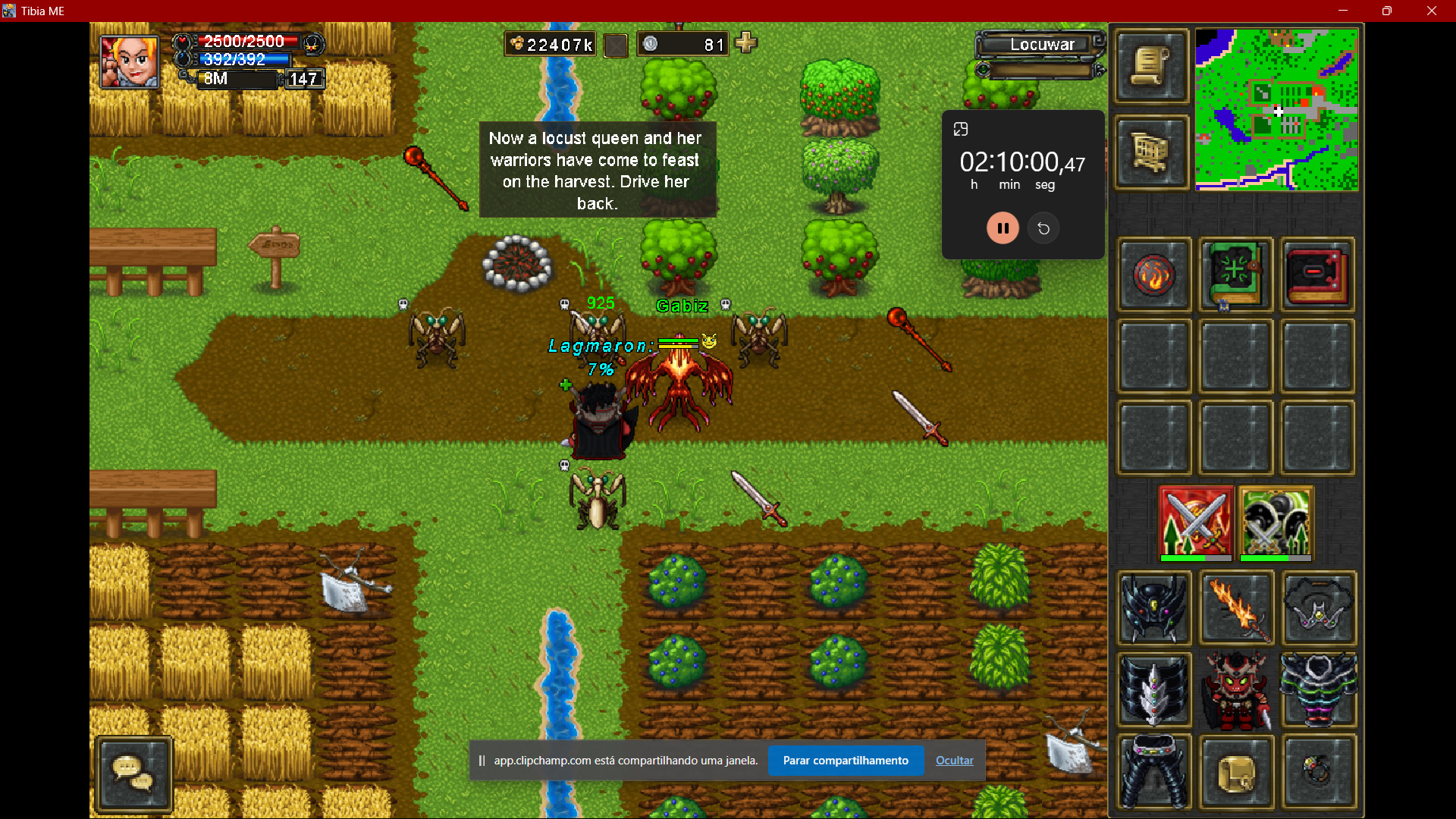Viewport: 1456px width, 819px height.
Task: Activate the red crossed swords buff
Action: tap(1196, 523)
